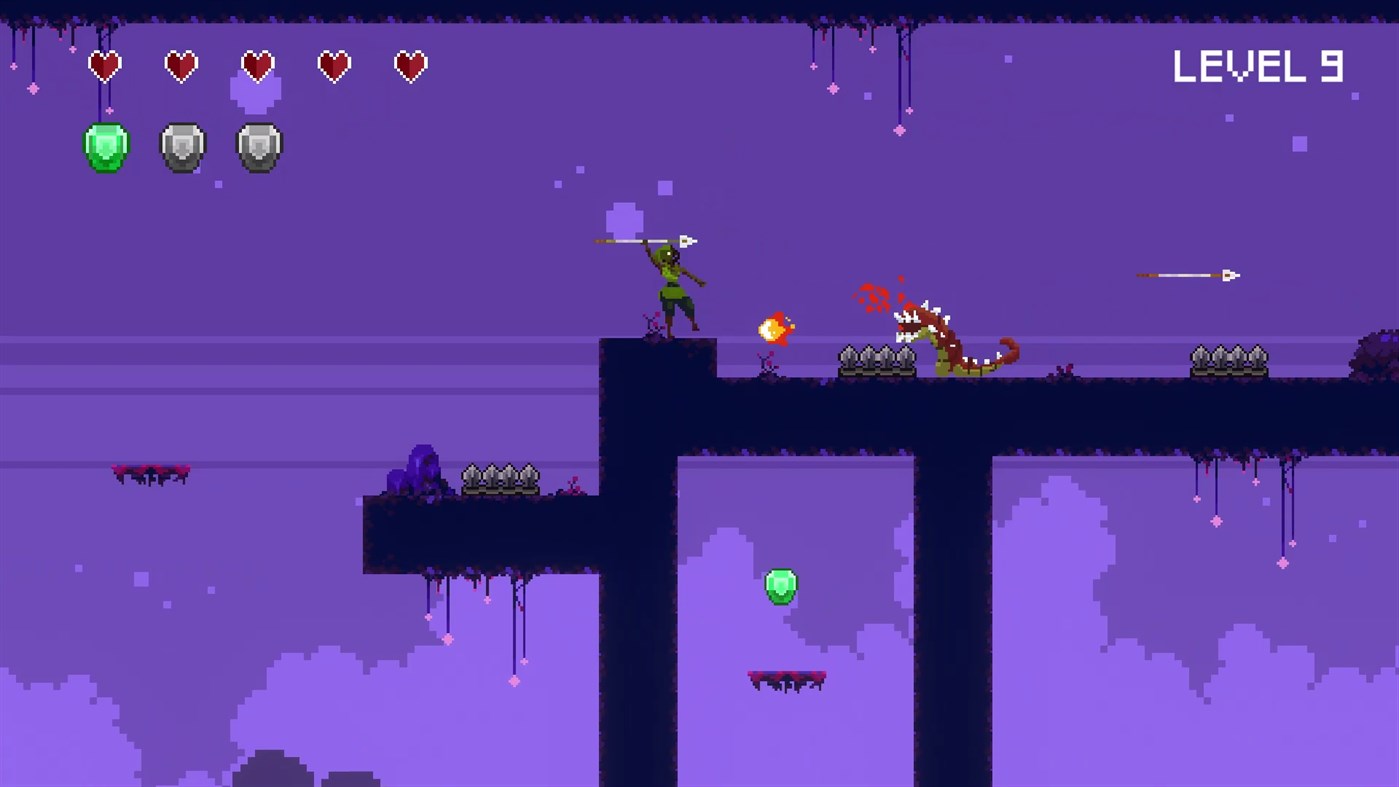This screenshot has width=1399, height=787.
Task: Click the rightmost heart in the health bar
Action: pyautogui.click(x=410, y=66)
